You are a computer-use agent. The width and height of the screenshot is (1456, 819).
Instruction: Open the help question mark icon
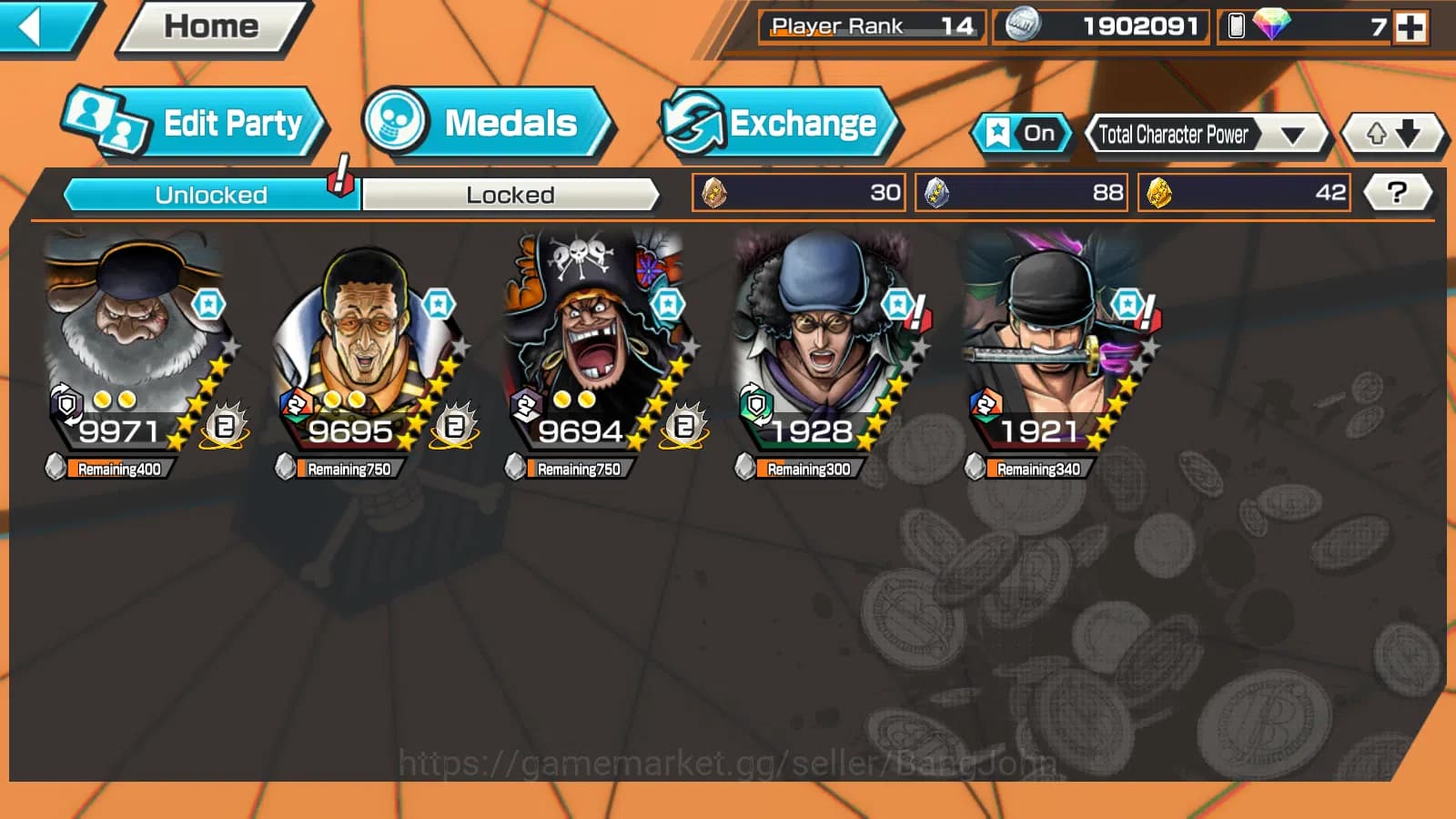[x=1399, y=192]
